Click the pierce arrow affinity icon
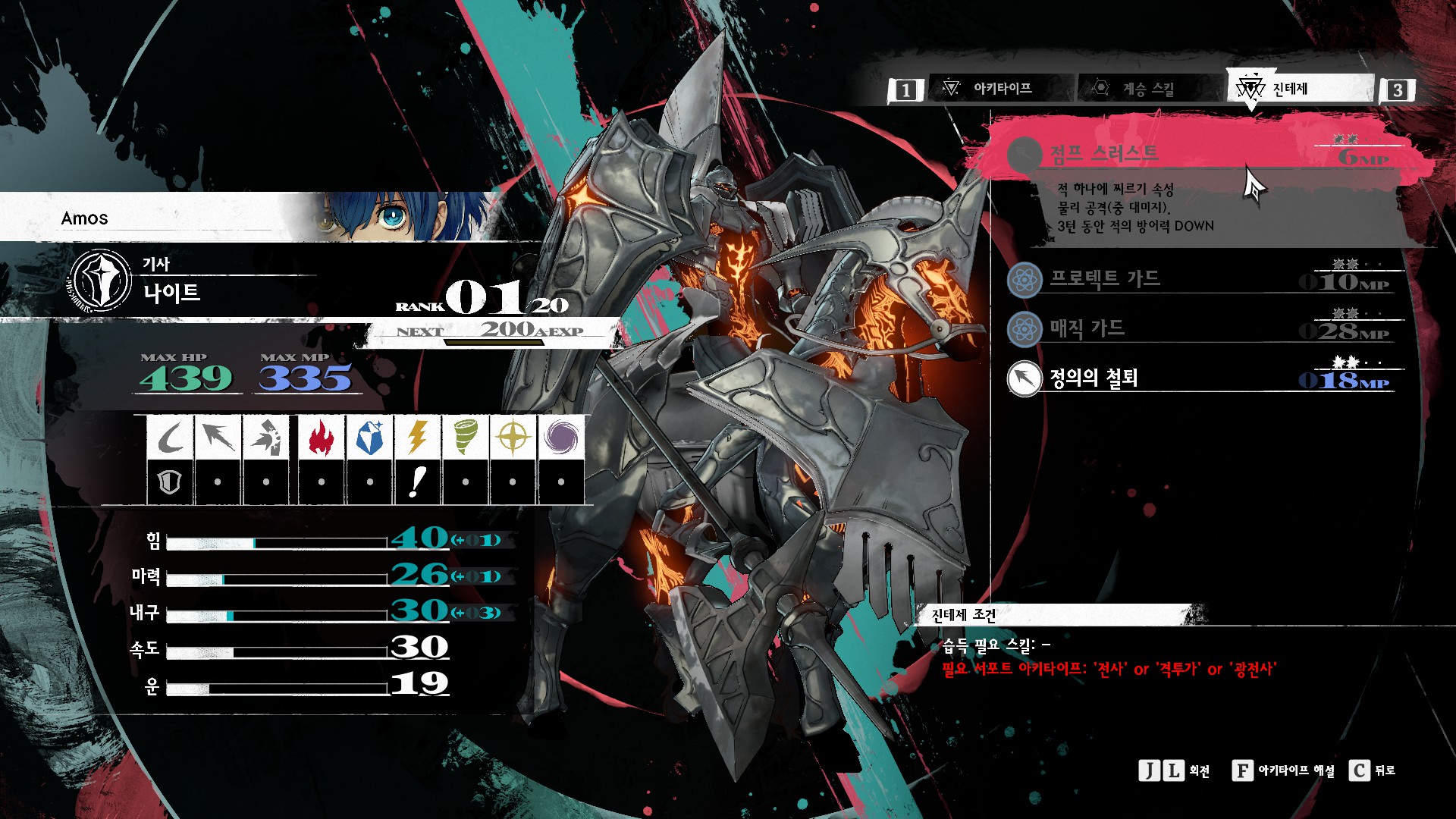The width and height of the screenshot is (1456, 819). 218,438
